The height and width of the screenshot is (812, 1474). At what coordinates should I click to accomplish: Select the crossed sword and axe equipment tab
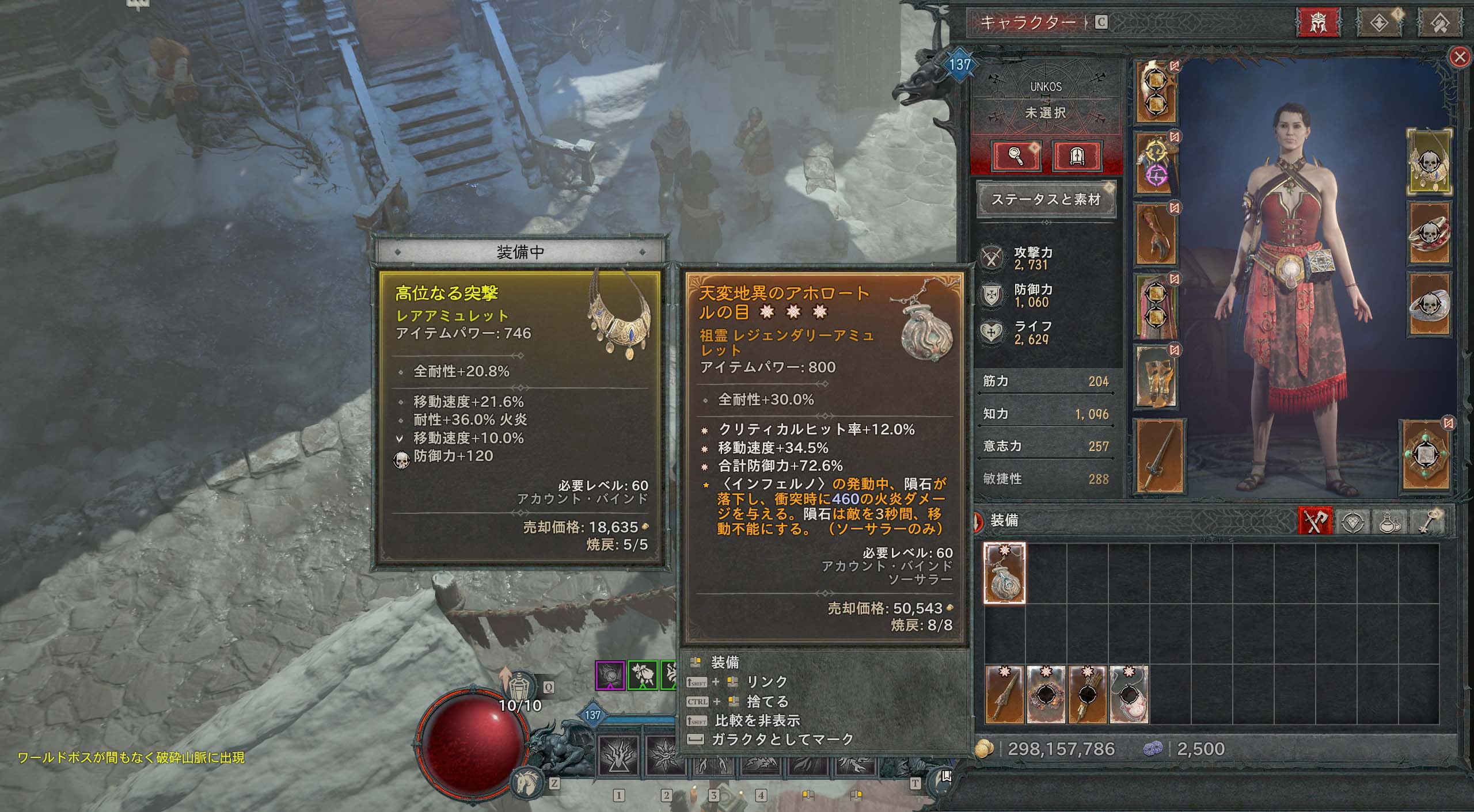(1316, 521)
